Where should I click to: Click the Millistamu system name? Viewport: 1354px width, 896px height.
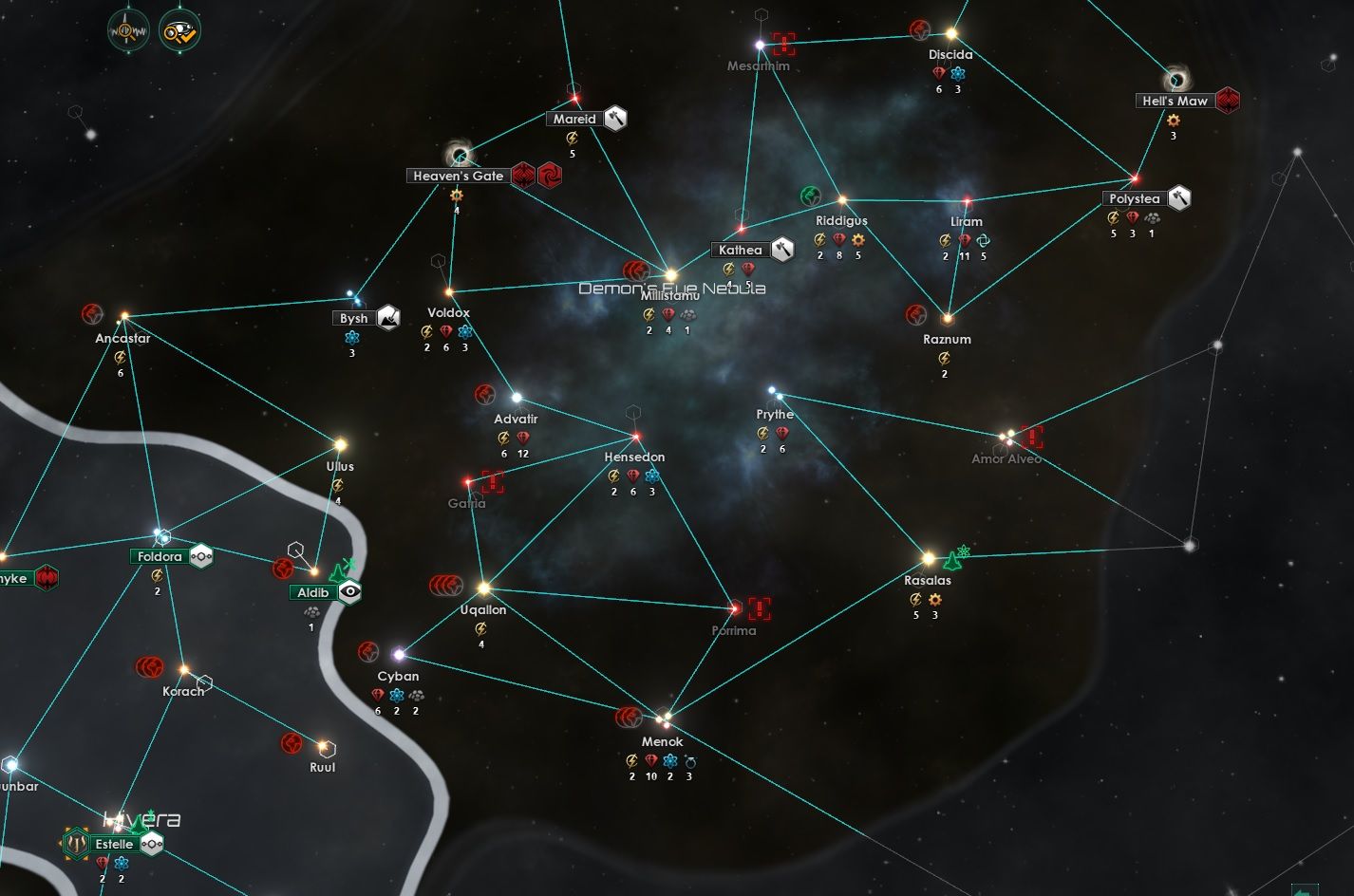[670, 295]
